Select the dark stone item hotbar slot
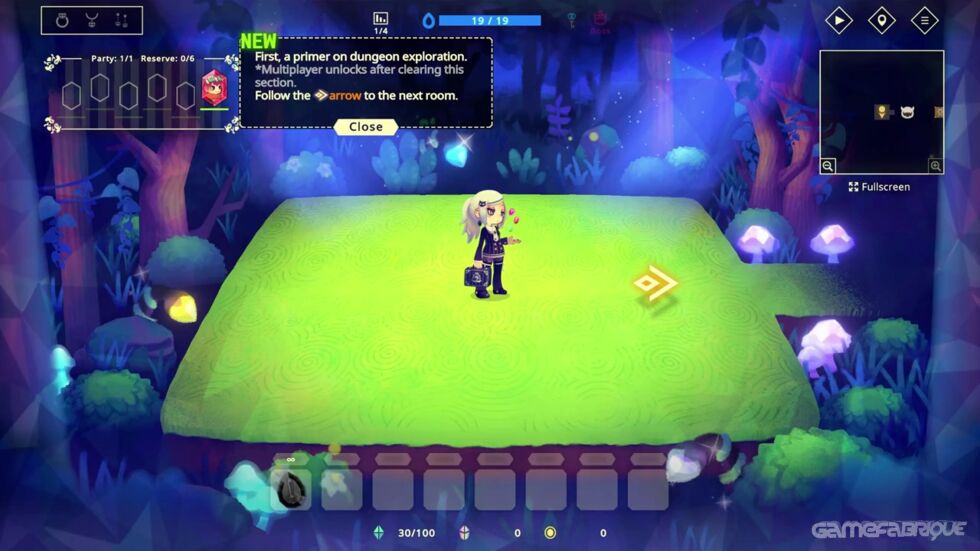The image size is (980, 551). pyautogui.click(x=291, y=489)
